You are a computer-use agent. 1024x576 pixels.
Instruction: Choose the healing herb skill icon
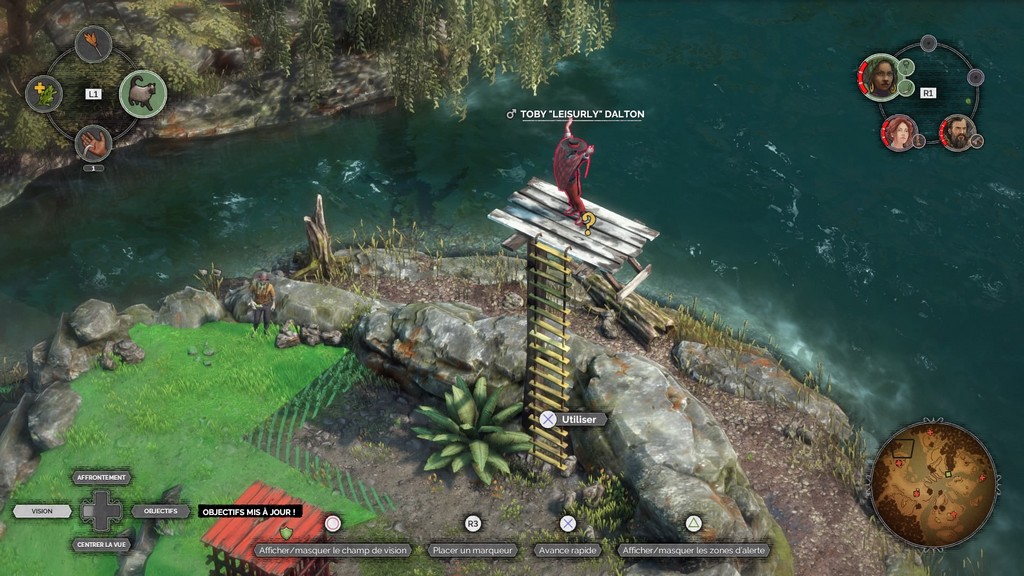pyautogui.click(x=43, y=94)
